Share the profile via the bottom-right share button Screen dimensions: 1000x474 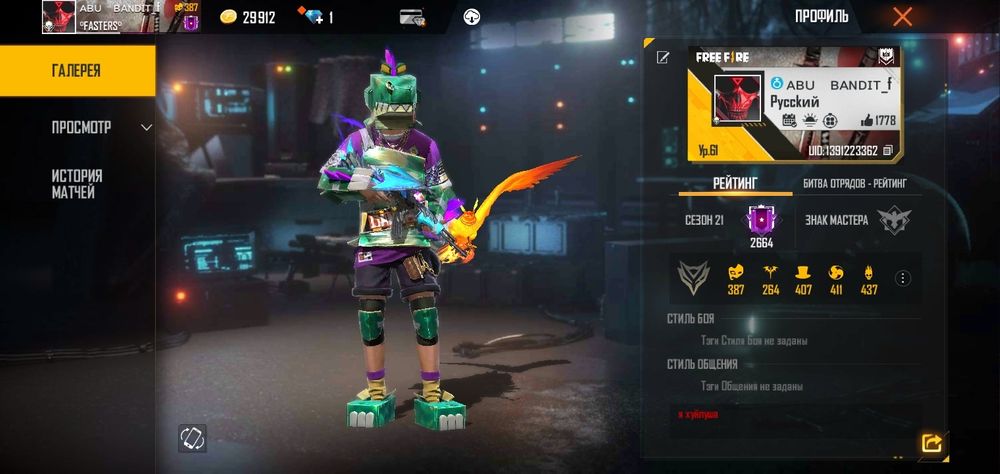click(931, 443)
